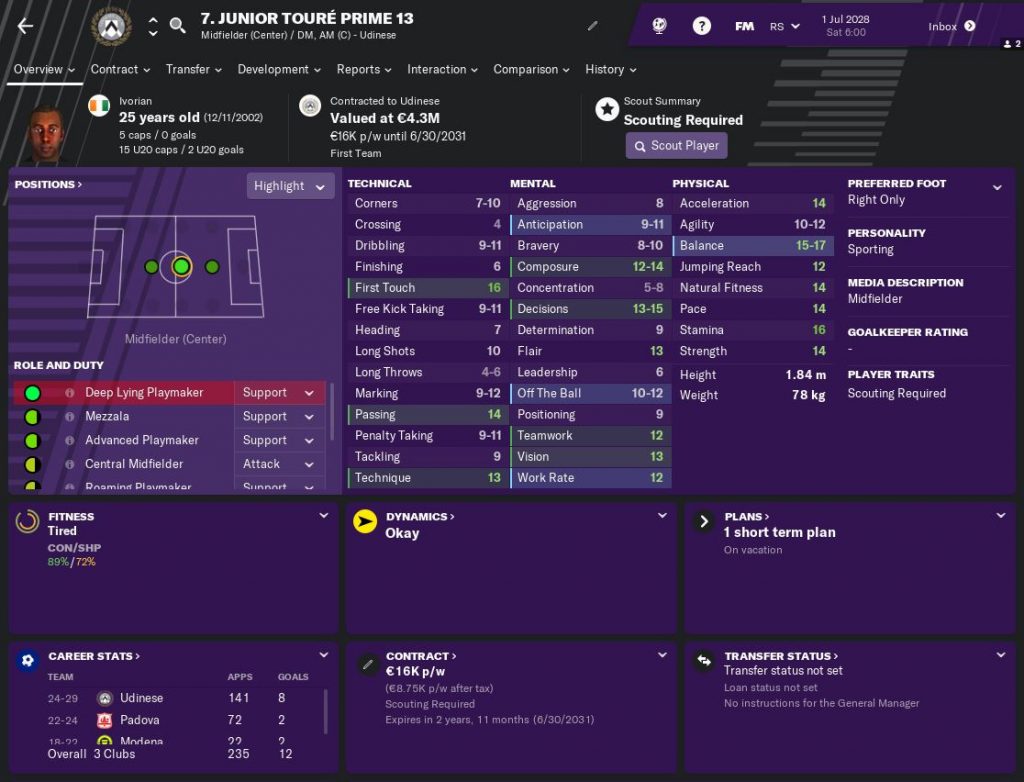The height and width of the screenshot is (782, 1024).
Task: Open the History tab menu
Action: (x=610, y=69)
